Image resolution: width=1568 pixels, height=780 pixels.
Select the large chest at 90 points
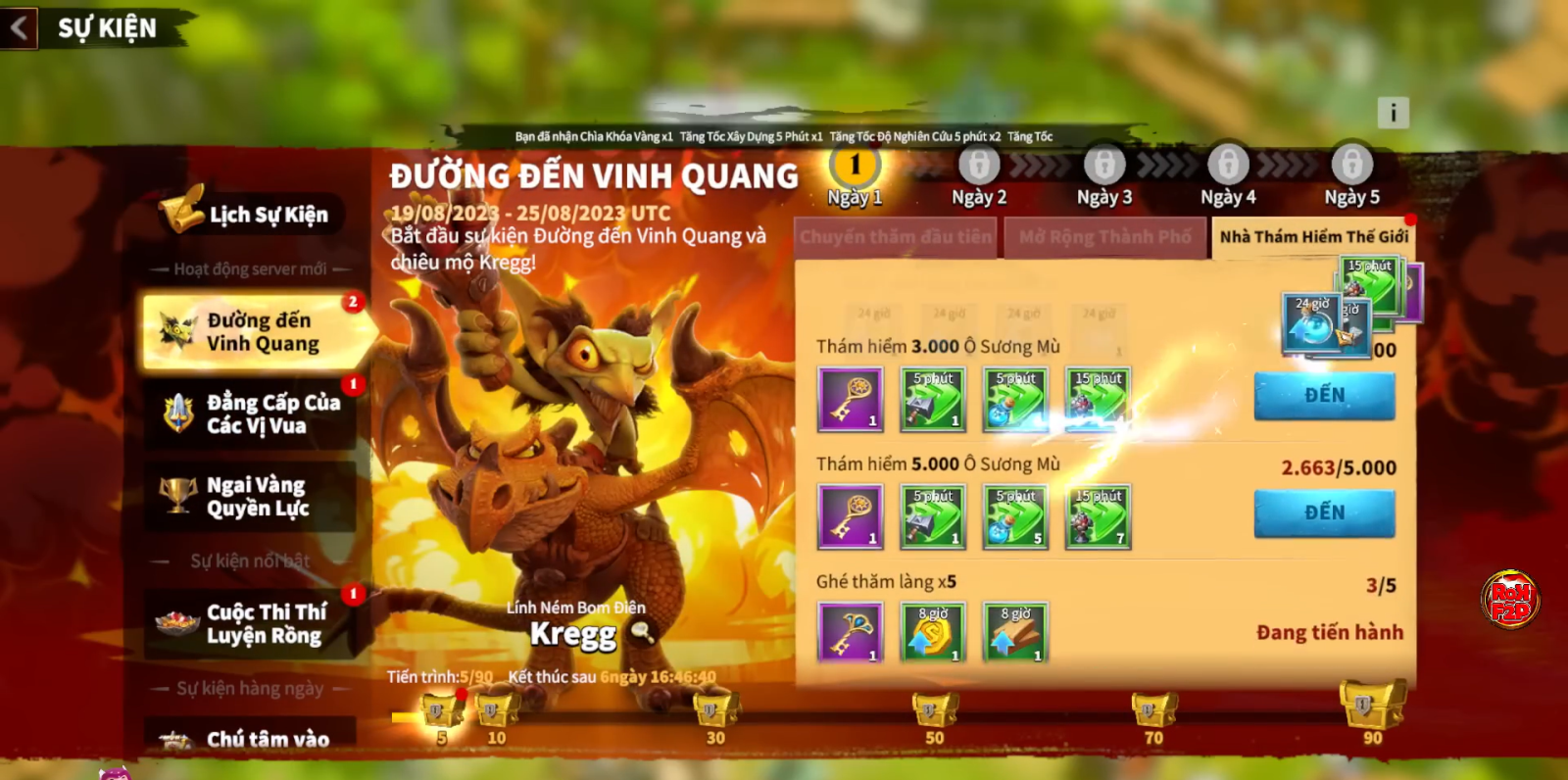1372,704
